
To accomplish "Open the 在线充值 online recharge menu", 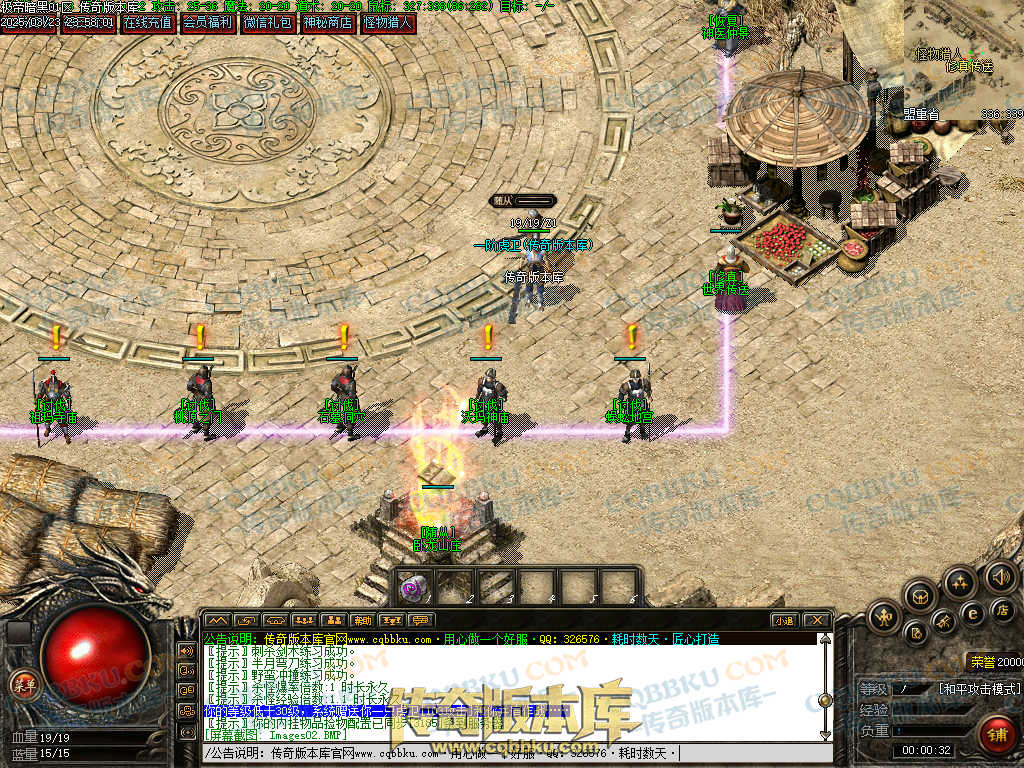I will [148, 22].
